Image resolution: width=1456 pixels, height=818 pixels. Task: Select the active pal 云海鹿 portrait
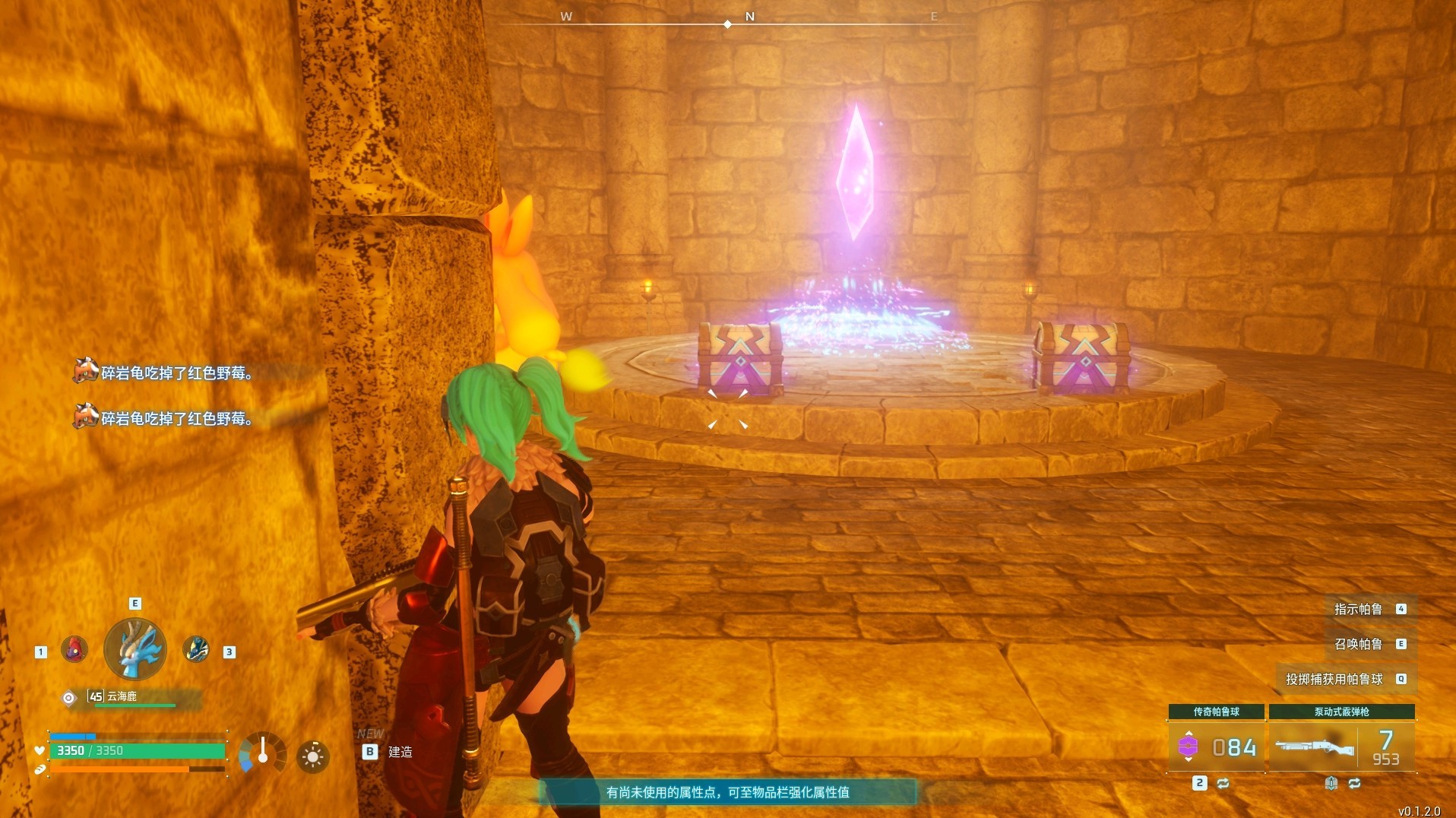(135, 649)
